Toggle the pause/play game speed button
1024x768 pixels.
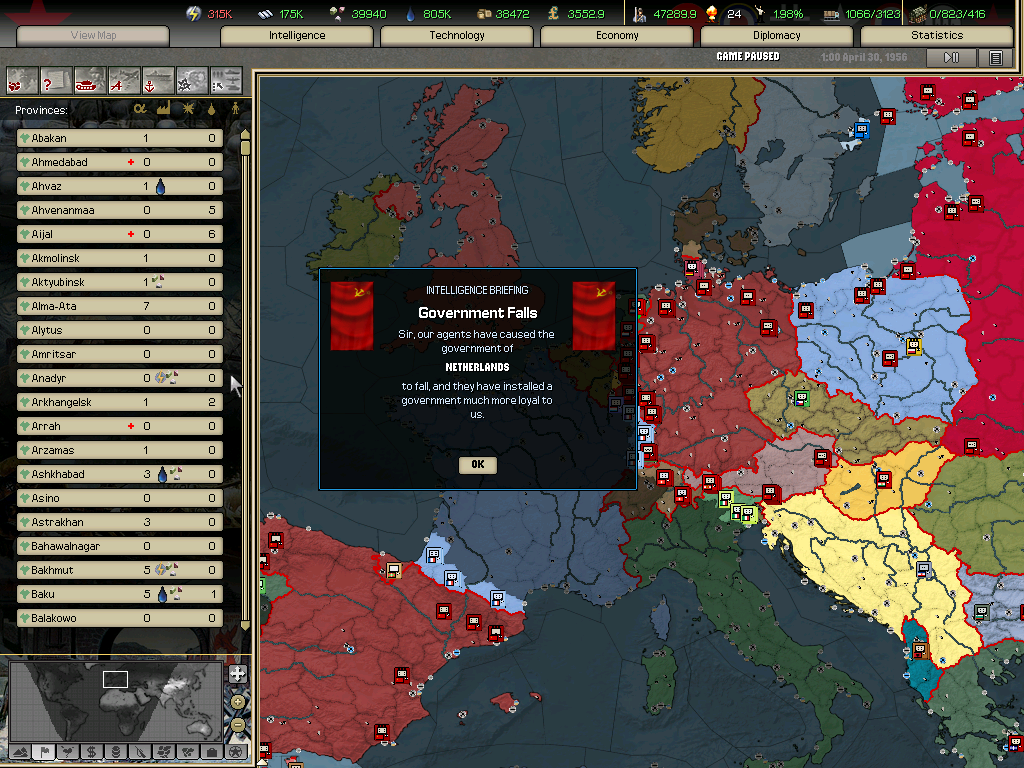click(951, 57)
